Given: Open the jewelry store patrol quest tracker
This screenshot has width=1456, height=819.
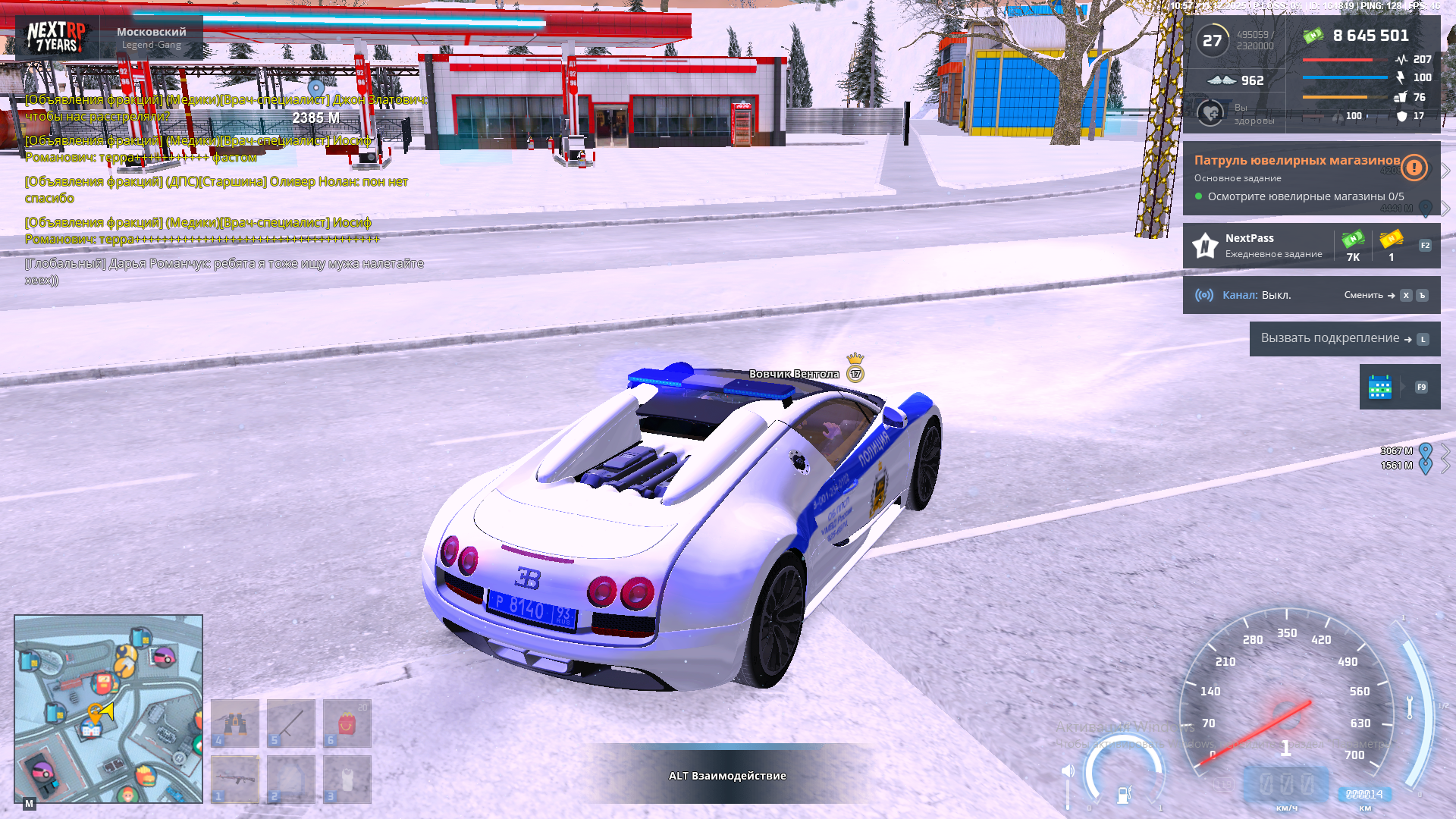Looking at the screenshot, I should [1296, 178].
